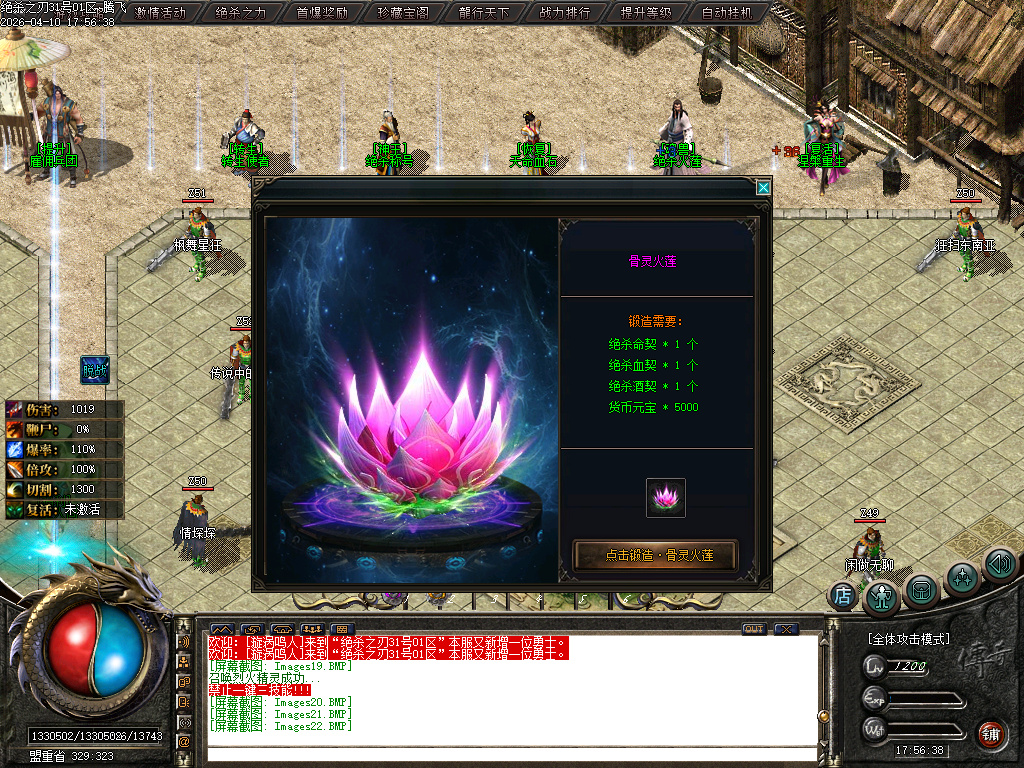The width and height of the screenshot is (1024, 768).
Task: Open the 绝杀之力 menu
Action: 241,13
